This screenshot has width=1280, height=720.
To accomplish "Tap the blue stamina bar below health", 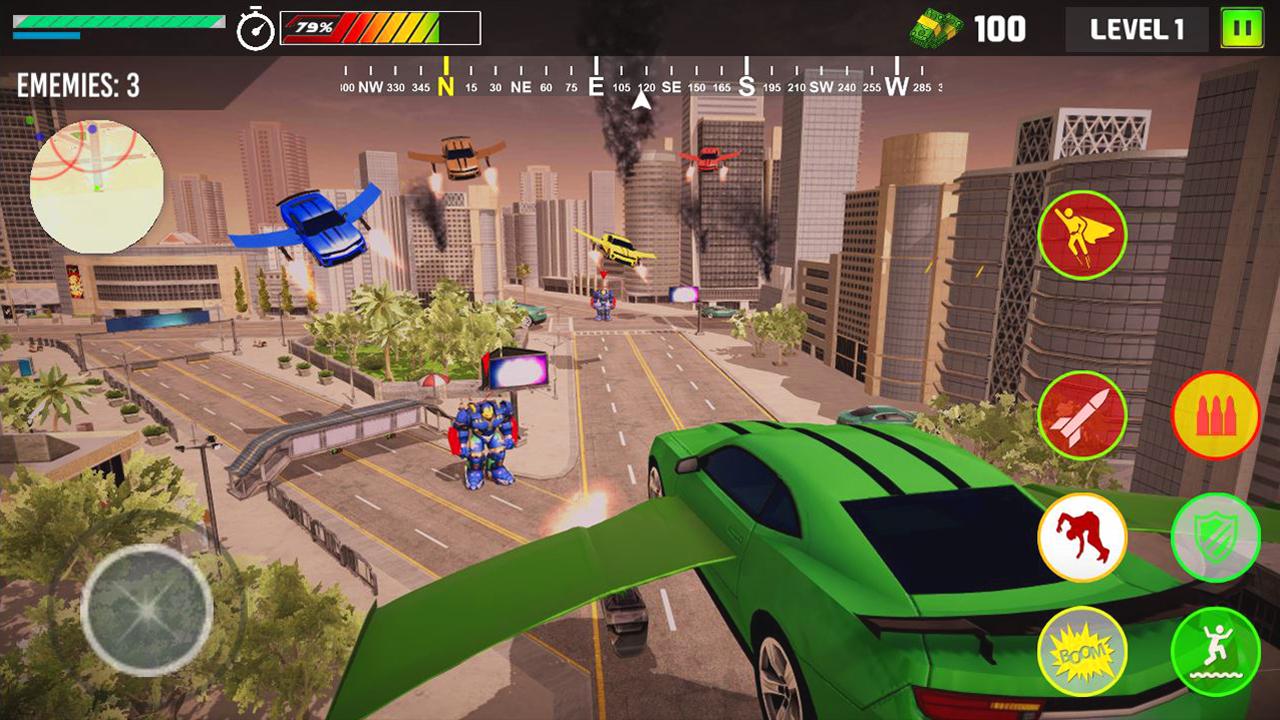I will 45,36.
